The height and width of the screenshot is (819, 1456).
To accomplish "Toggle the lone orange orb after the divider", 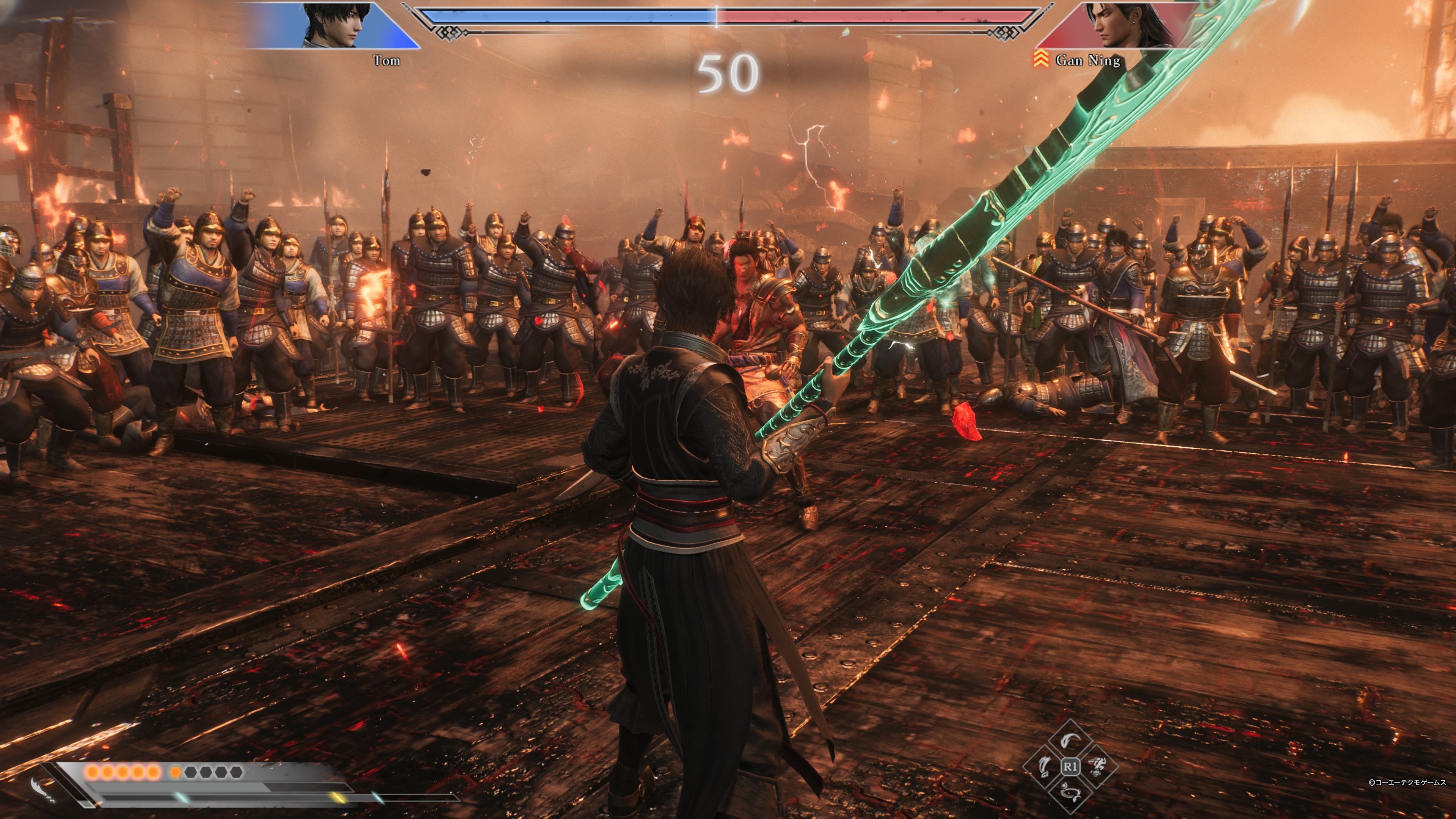I will pos(175,772).
